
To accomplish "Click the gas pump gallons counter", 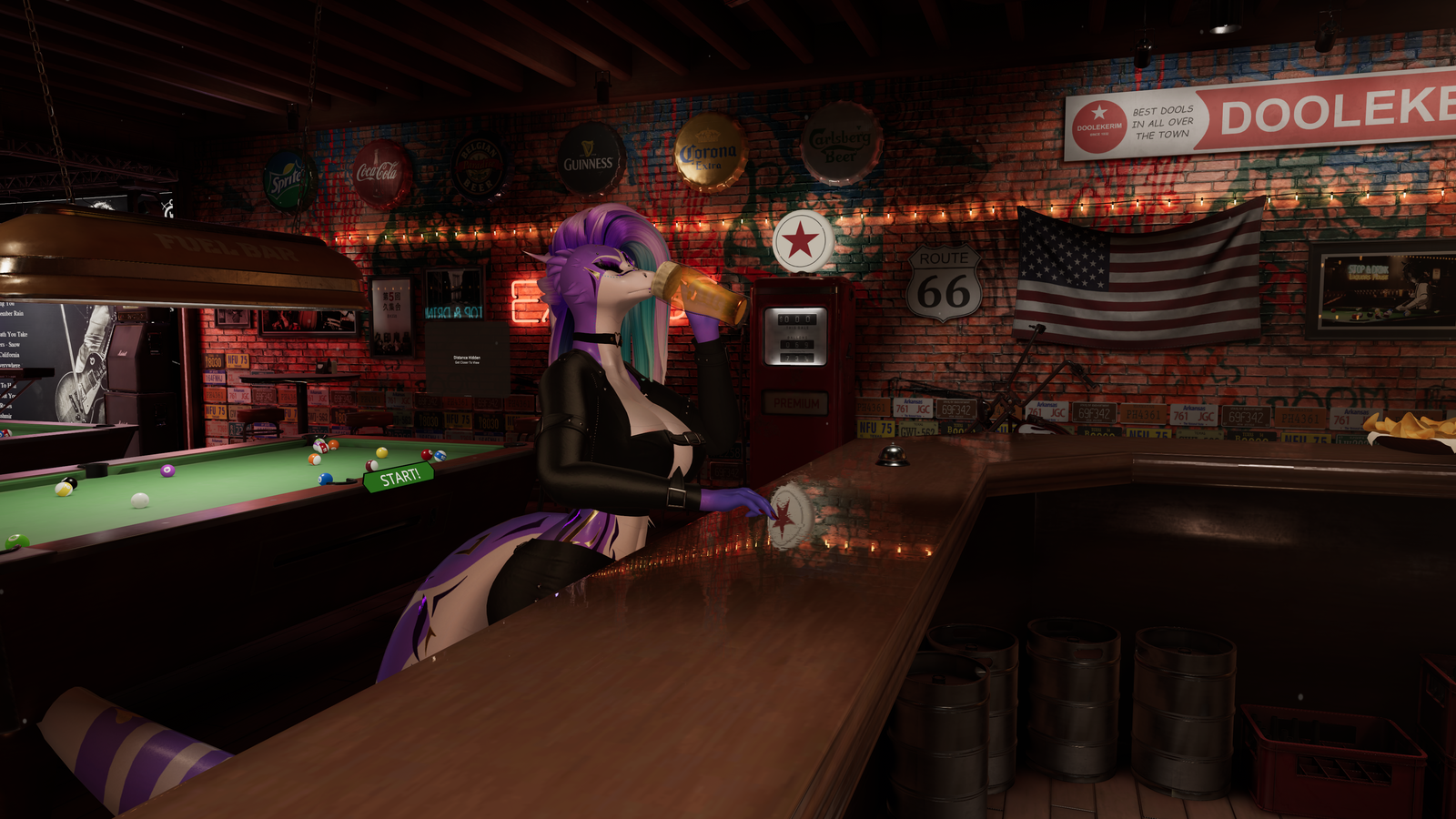I will click(797, 344).
